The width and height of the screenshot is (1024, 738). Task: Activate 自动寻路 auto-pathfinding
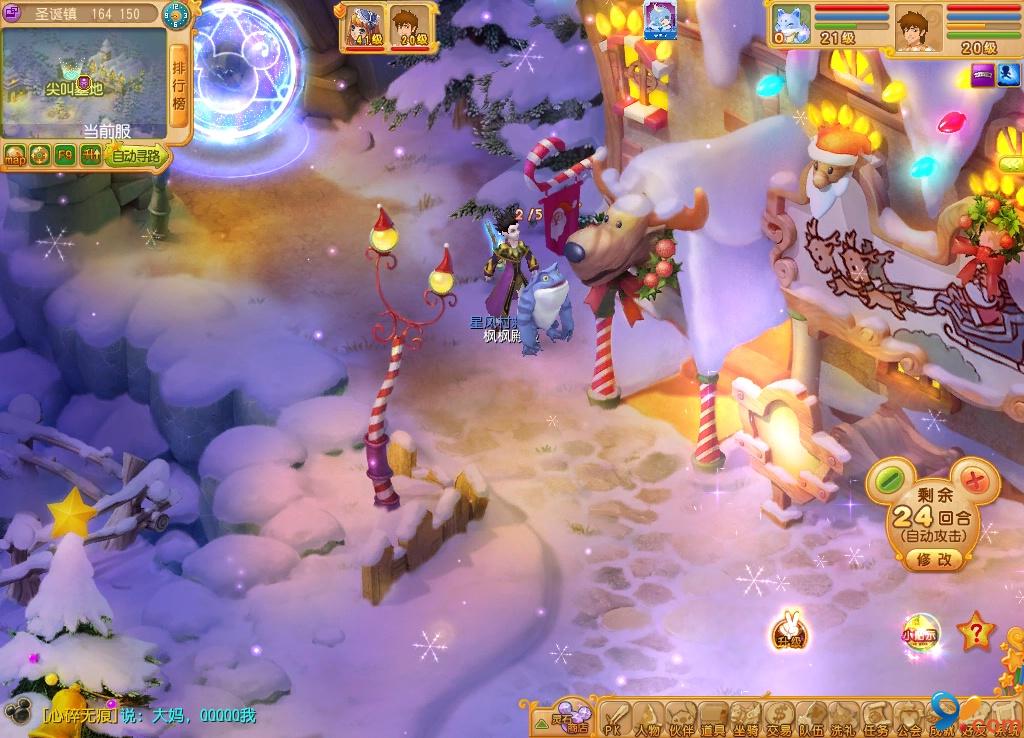coord(136,156)
